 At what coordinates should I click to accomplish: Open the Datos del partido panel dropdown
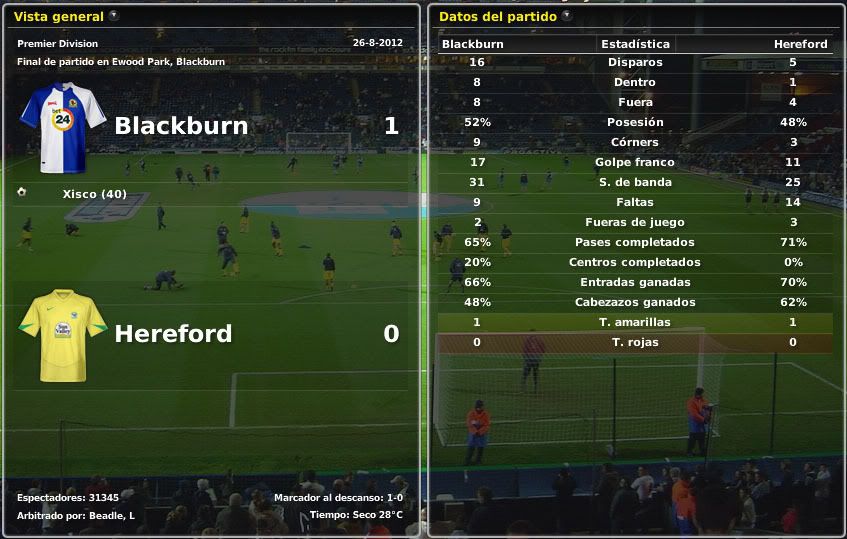coord(567,16)
